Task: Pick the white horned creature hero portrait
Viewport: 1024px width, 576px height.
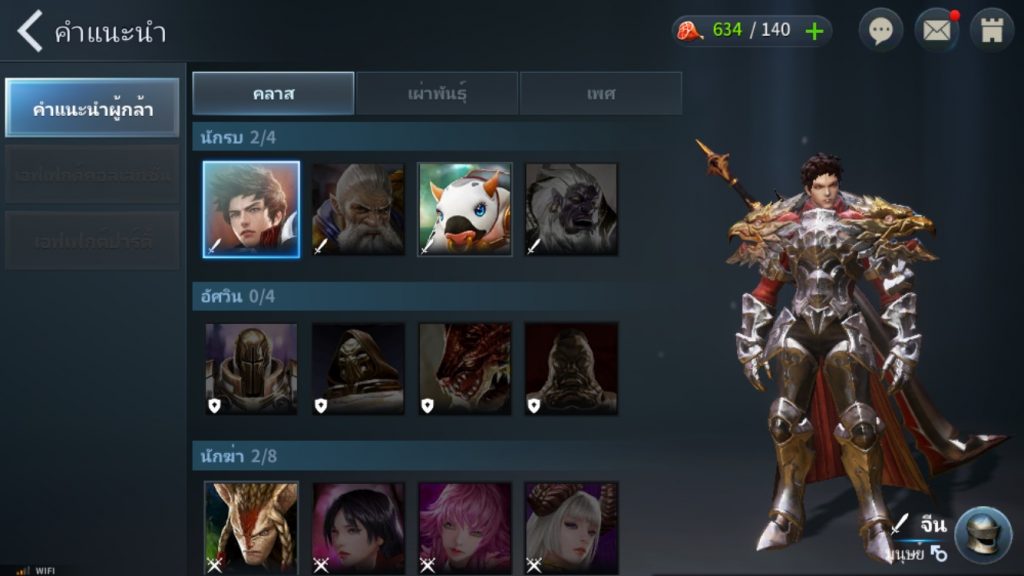Action: point(465,210)
